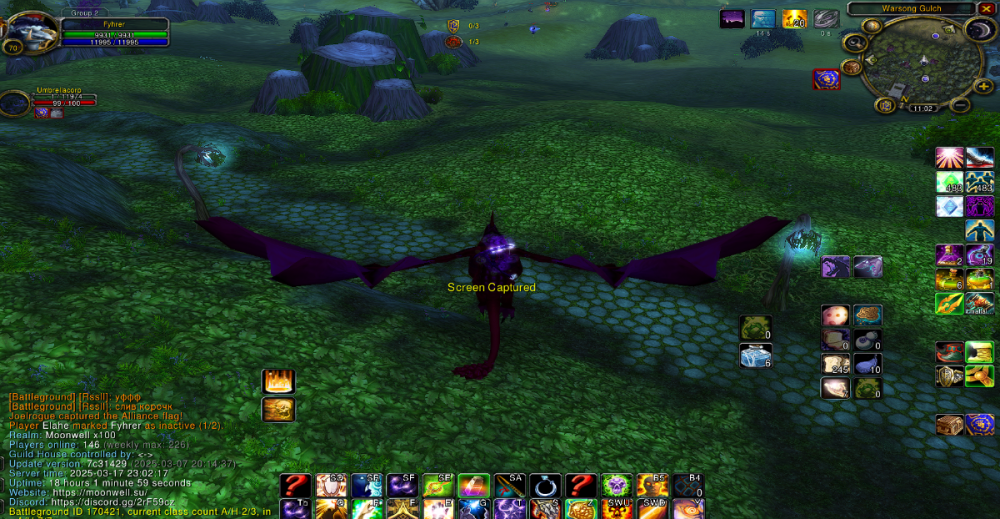Activate the green skull ability on action bar
This screenshot has width=1000, height=519.
[617, 486]
